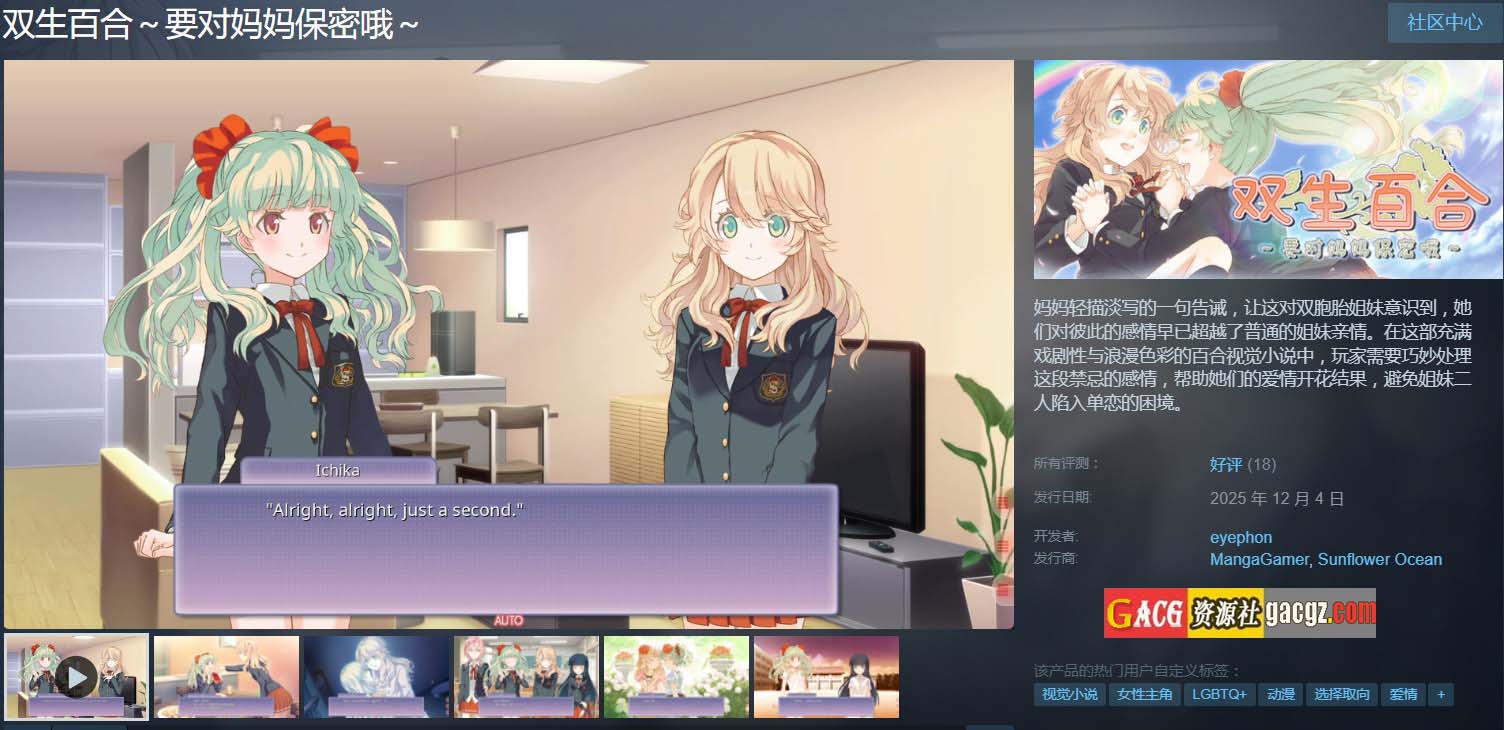Choose the school exterior screenshot thumbnail

pos(826,677)
